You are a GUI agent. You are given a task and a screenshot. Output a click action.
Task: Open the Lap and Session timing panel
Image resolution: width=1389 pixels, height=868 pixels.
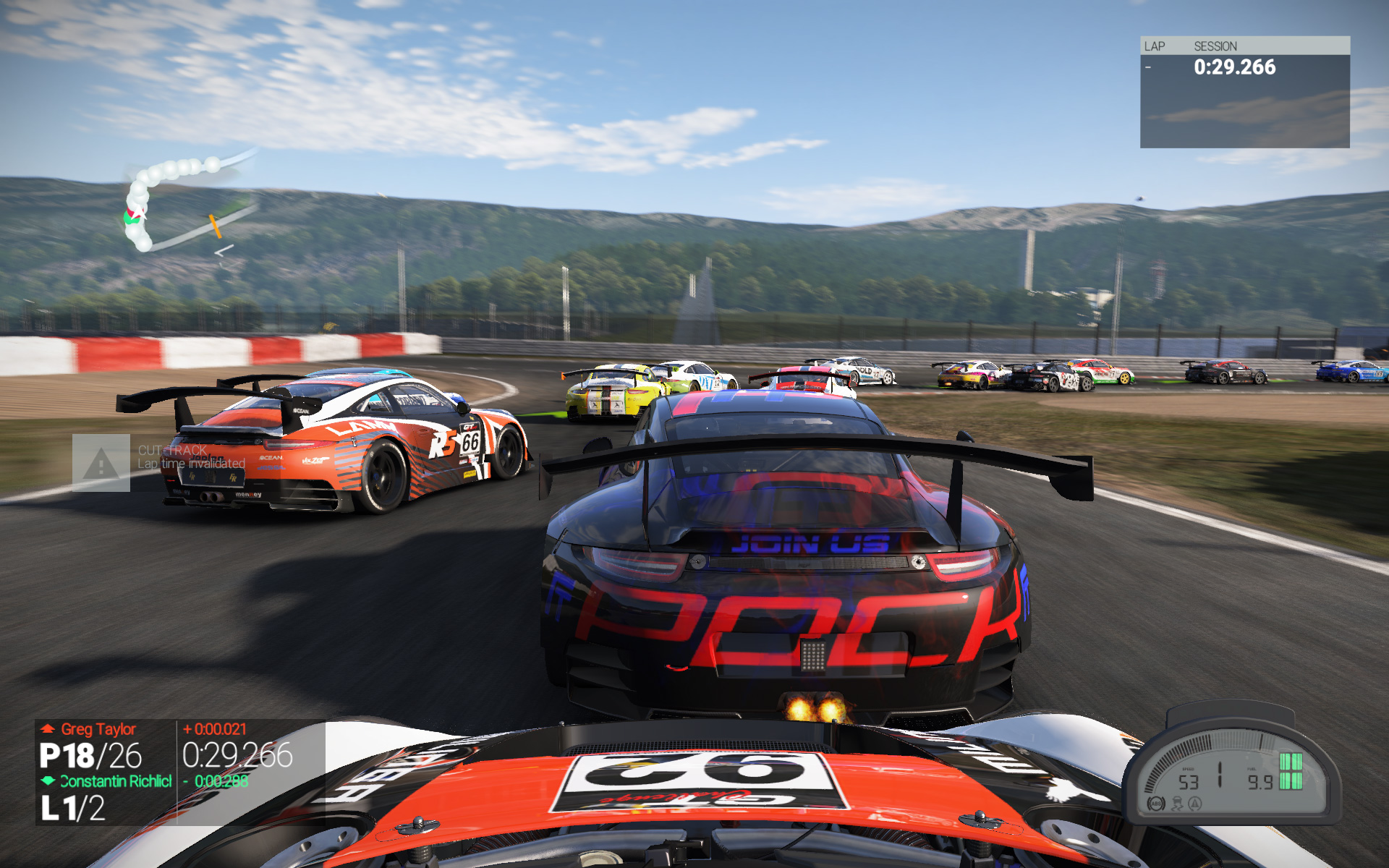pos(1244,92)
